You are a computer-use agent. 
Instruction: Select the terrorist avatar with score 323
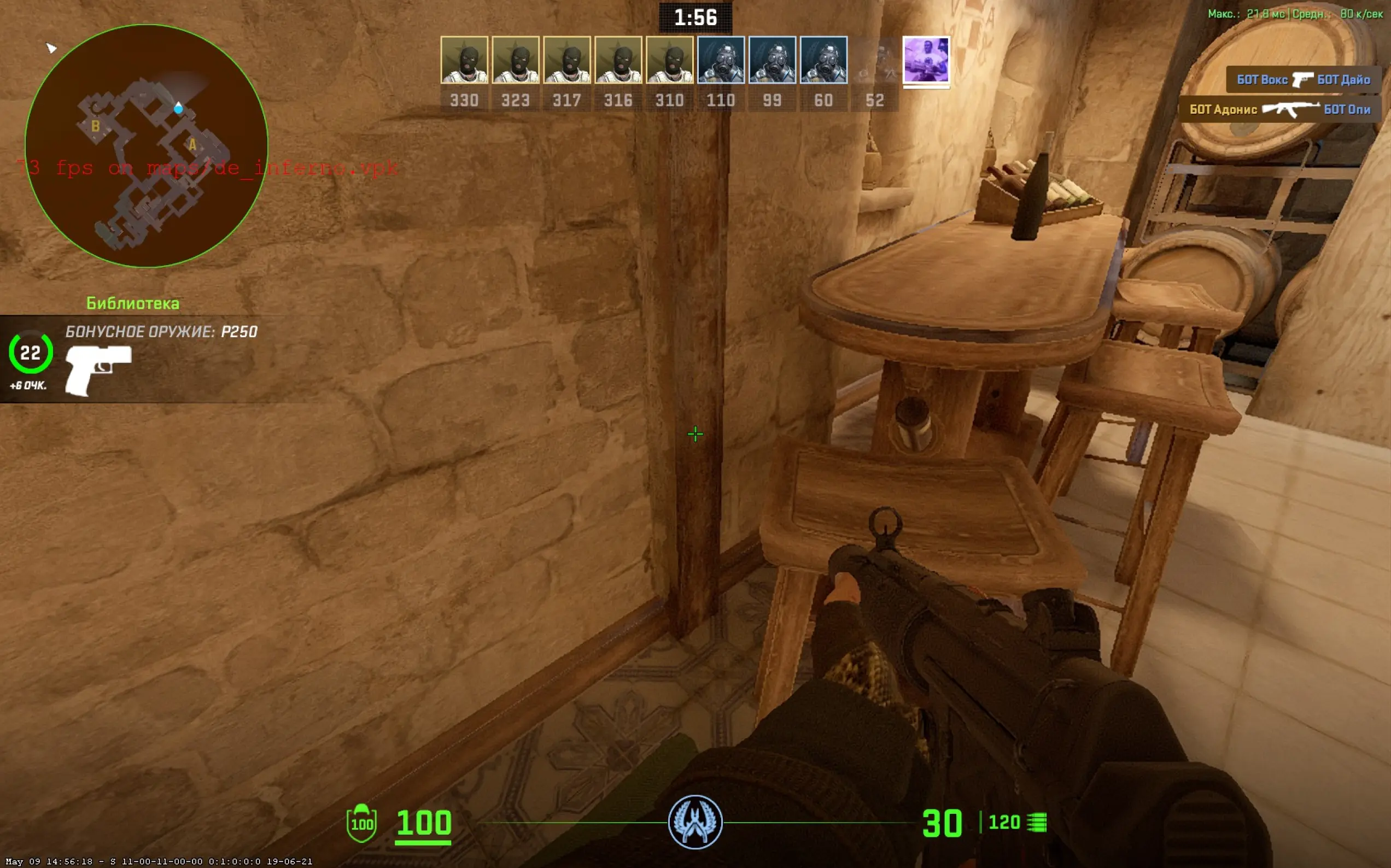[516, 60]
